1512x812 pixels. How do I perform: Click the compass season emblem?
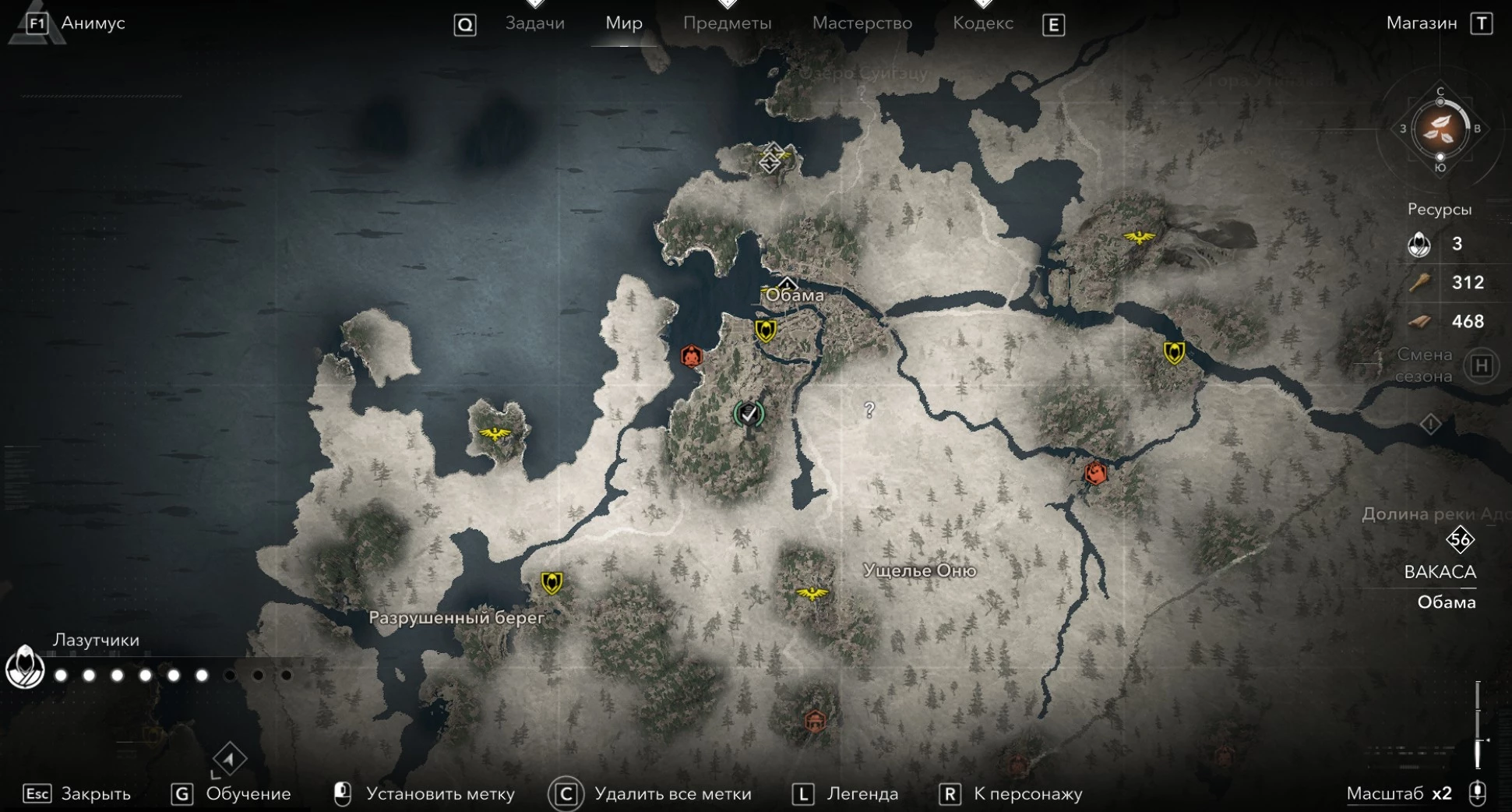pyautogui.click(x=1440, y=129)
